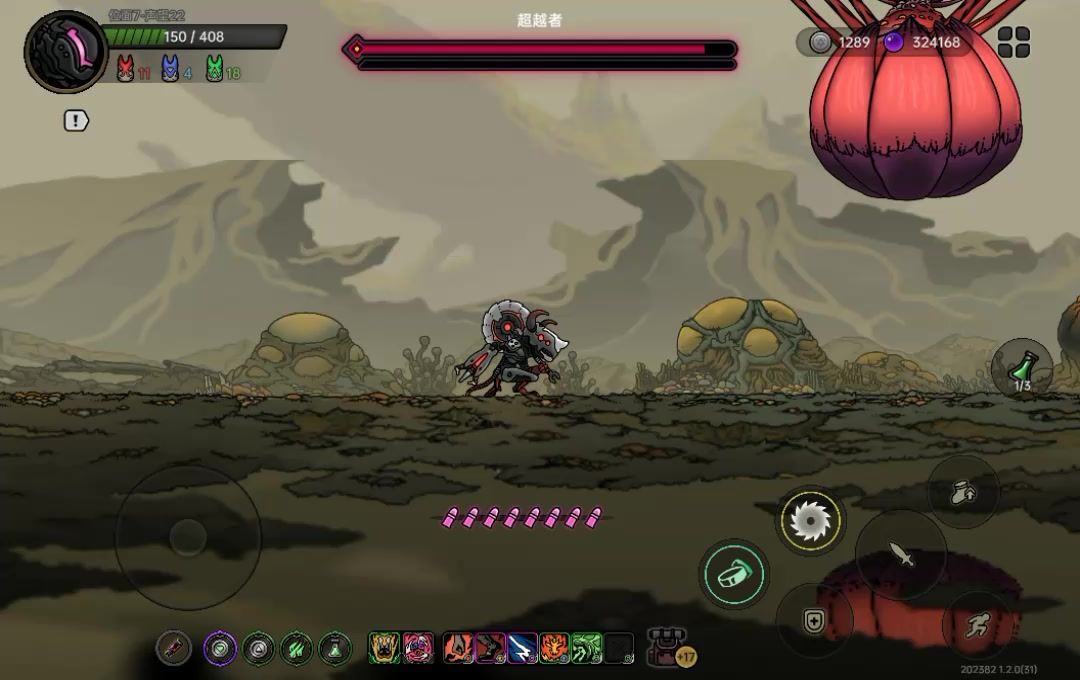Viewport: 1080px width, 680px height.
Task: Open the backpack showing +17
Action: coord(668,648)
